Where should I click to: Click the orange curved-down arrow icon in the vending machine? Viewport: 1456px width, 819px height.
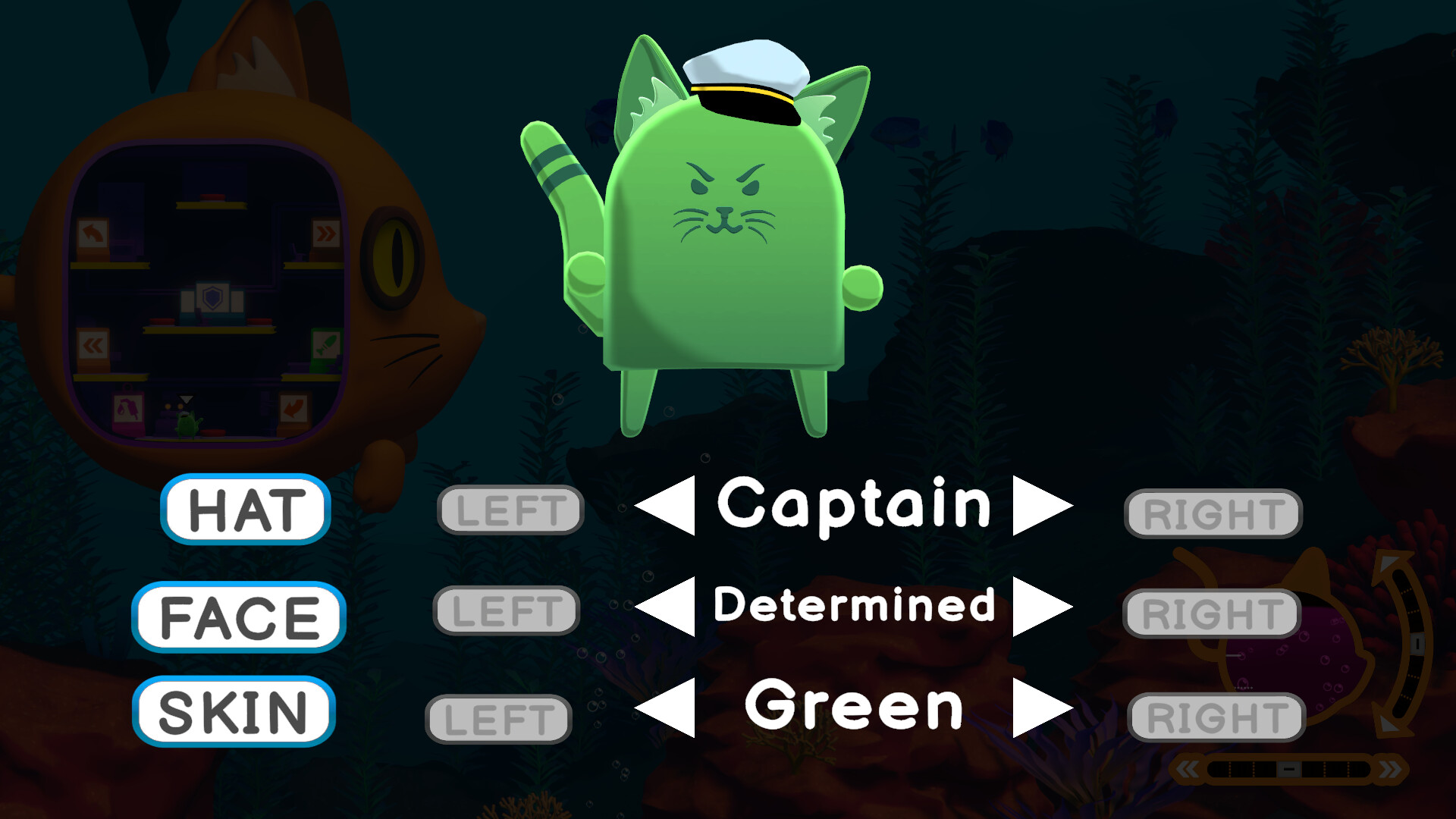293,409
